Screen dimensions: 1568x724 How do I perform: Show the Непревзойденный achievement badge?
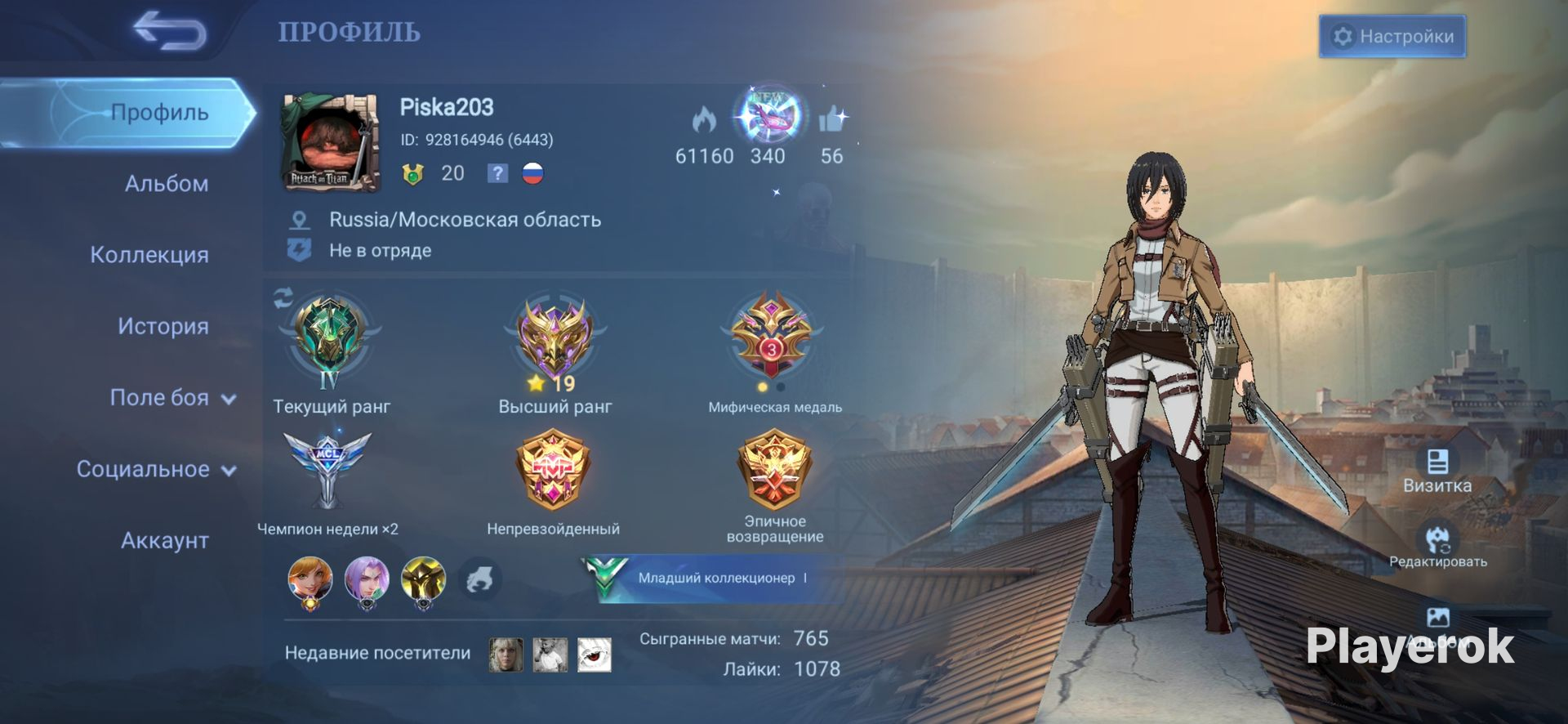(553, 470)
